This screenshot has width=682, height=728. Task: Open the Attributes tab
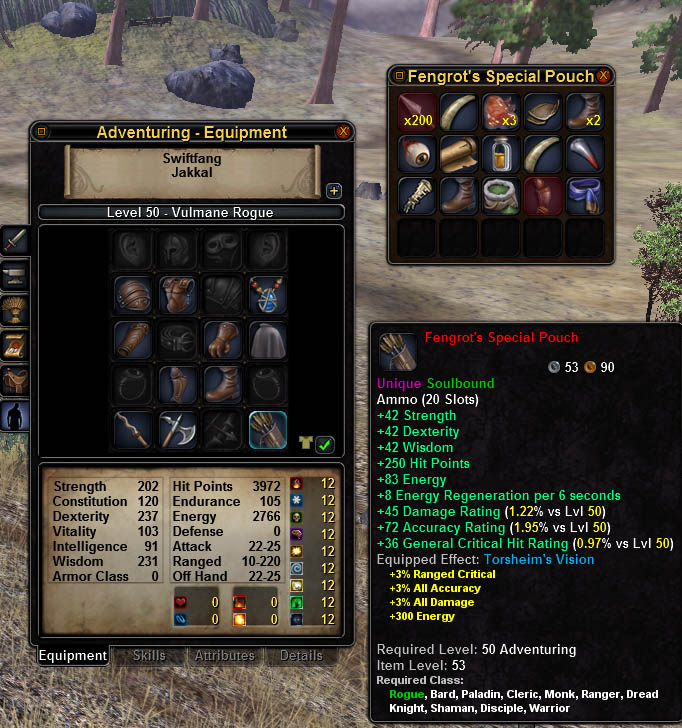tap(225, 656)
